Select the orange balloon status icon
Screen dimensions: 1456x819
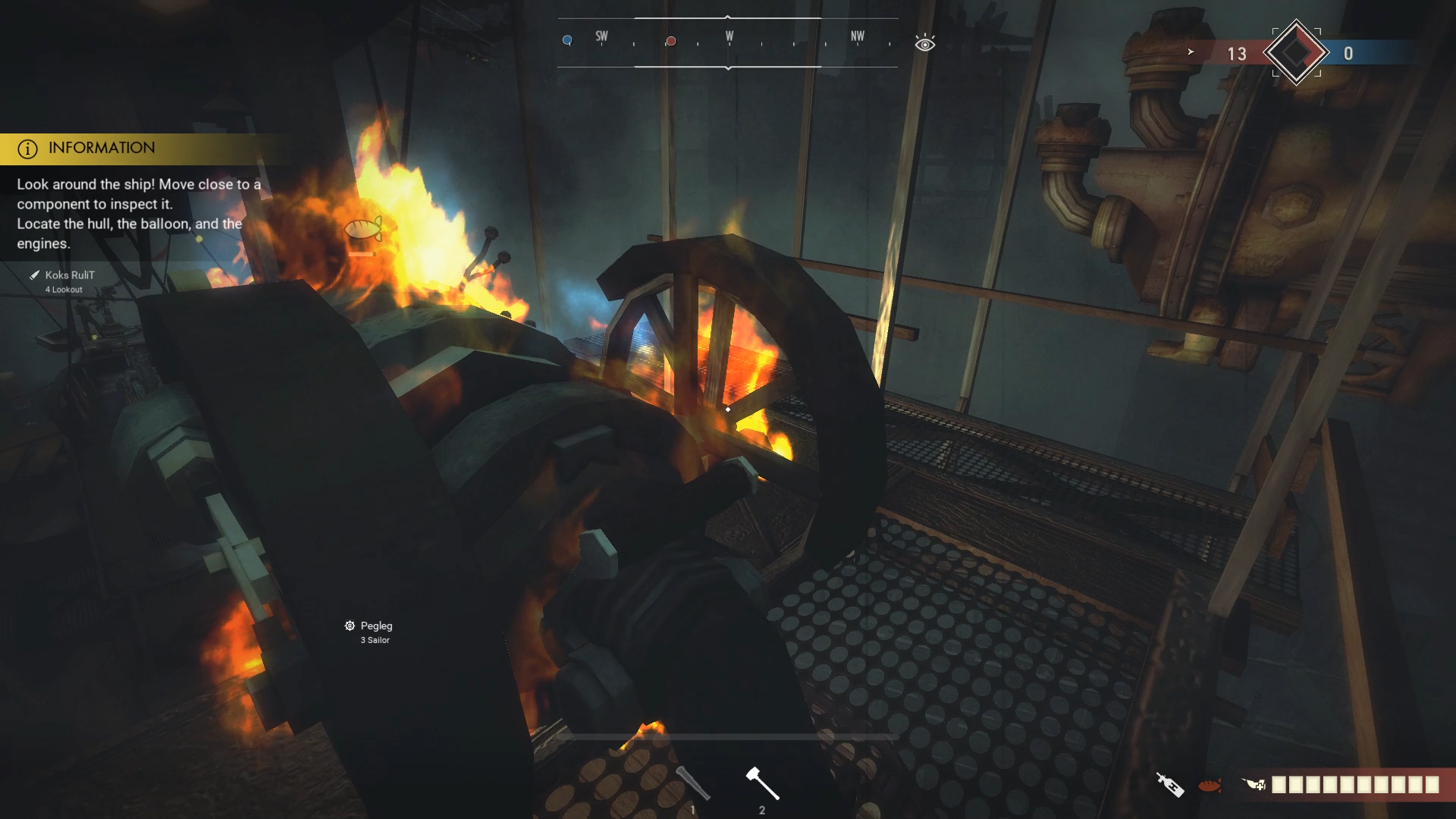coord(1210,786)
